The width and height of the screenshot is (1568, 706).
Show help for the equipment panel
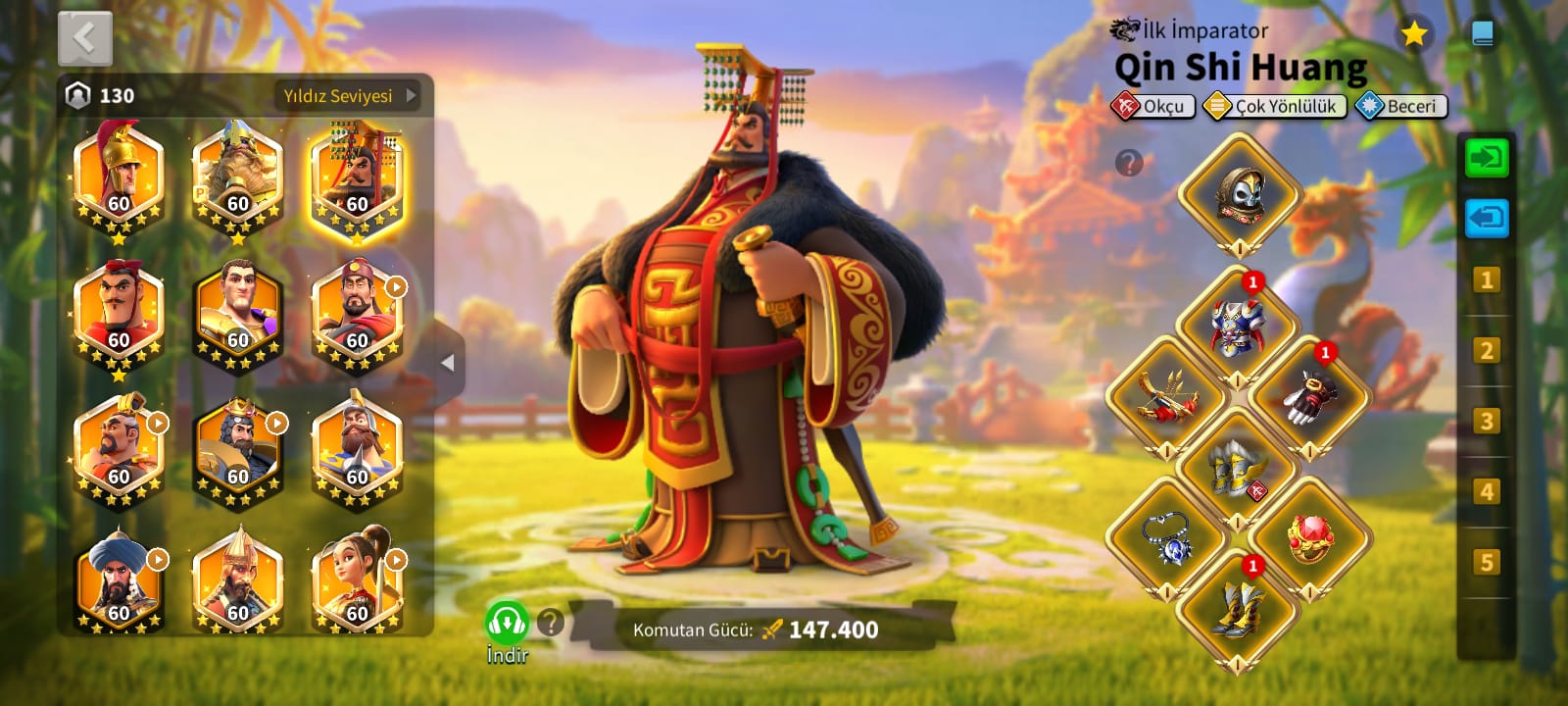(1129, 163)
